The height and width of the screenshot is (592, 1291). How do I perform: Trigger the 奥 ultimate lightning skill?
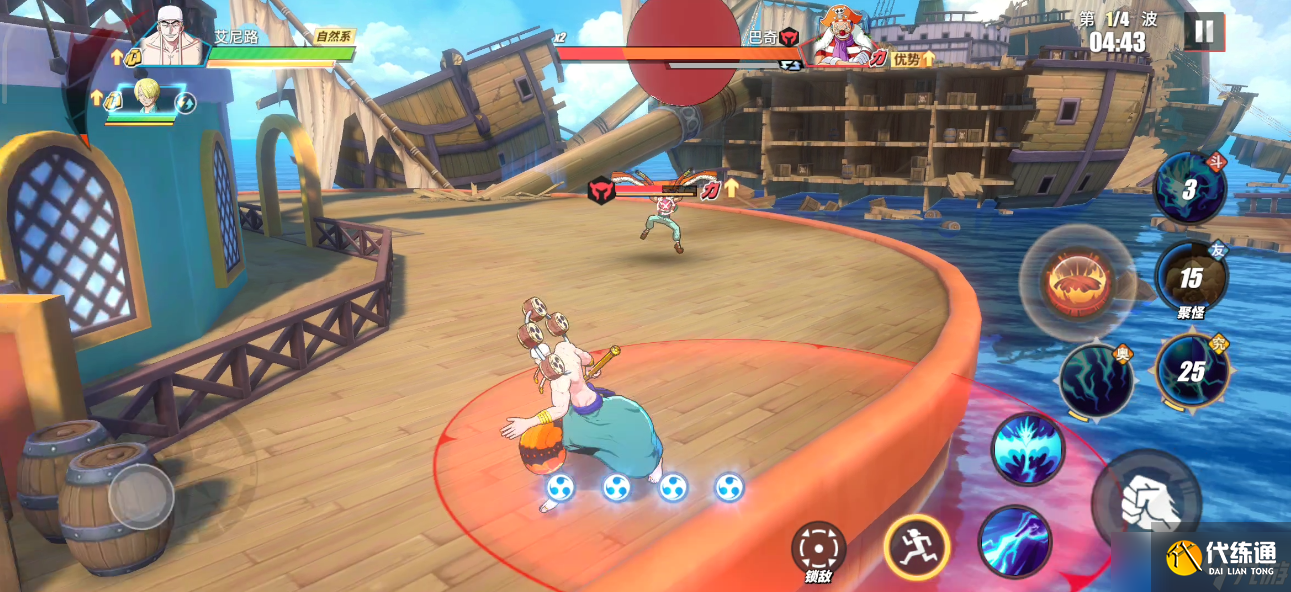click(1097, 380)
